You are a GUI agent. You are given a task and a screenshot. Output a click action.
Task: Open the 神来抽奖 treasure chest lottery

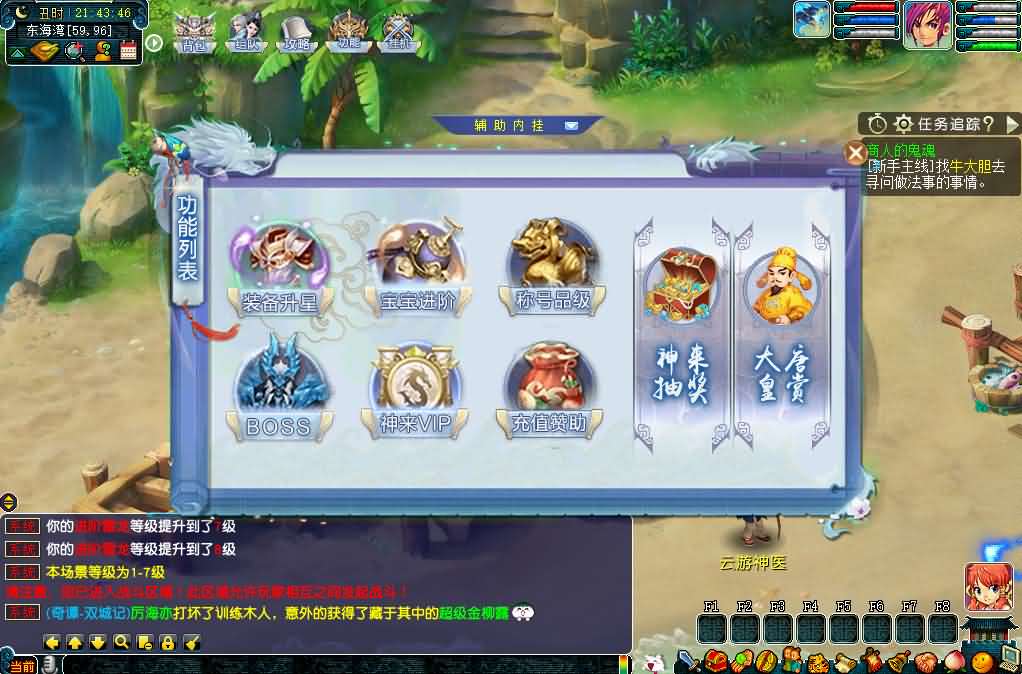pyautogui.click(x=681, y=329)
